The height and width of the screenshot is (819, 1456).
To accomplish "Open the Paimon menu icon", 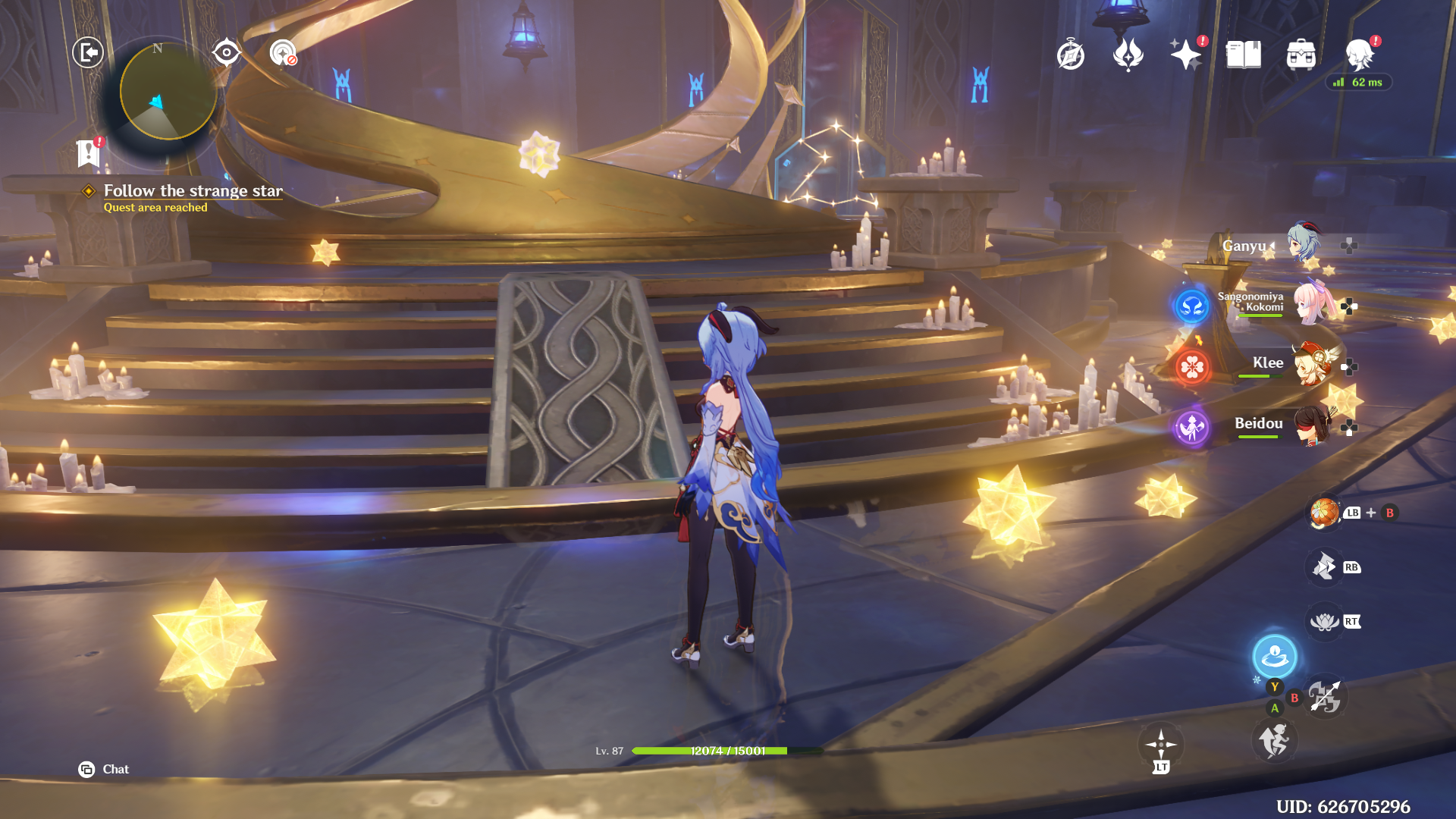I will tap(1359, 55).
